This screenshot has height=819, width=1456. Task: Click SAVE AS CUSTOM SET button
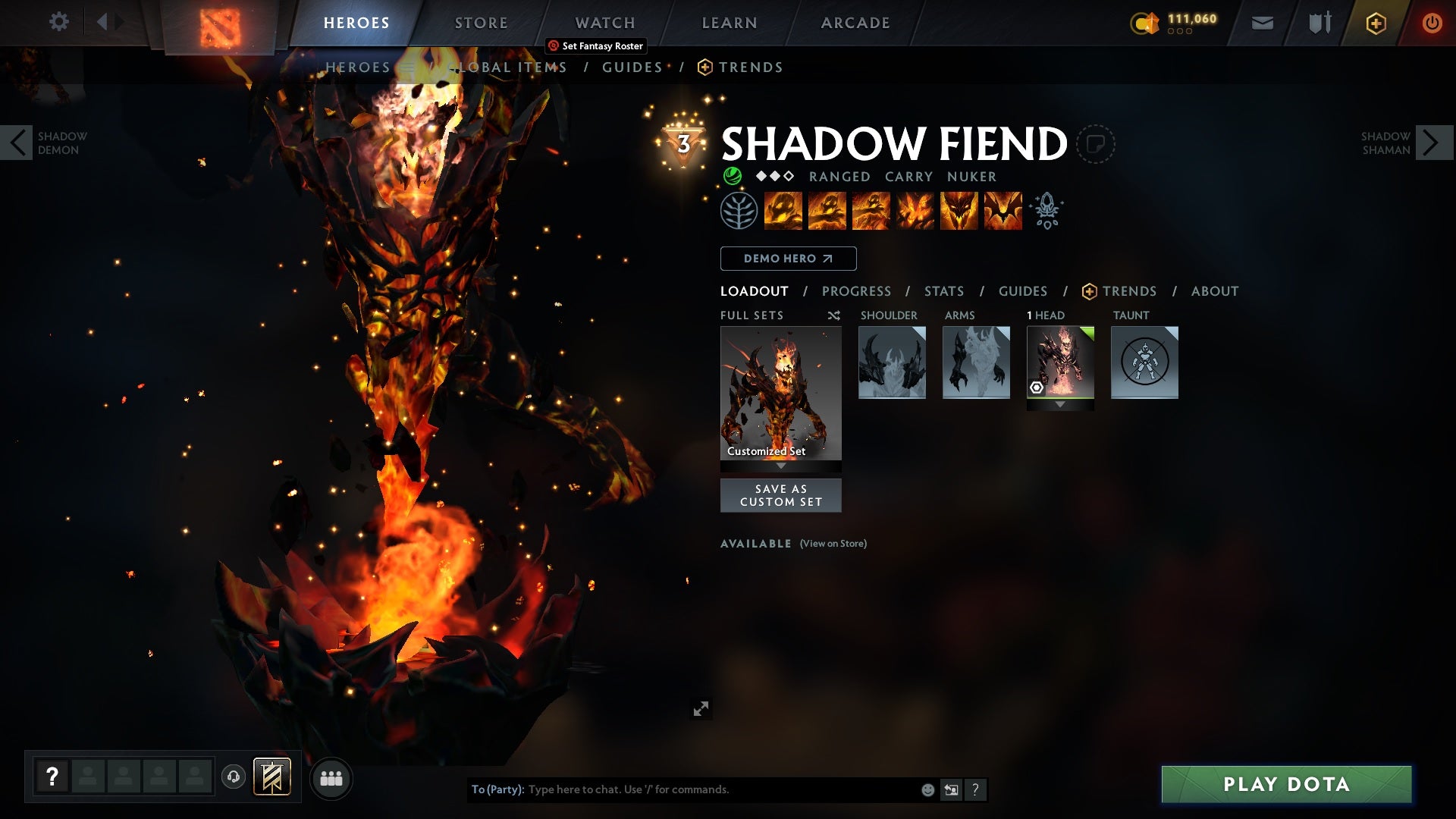781,495
